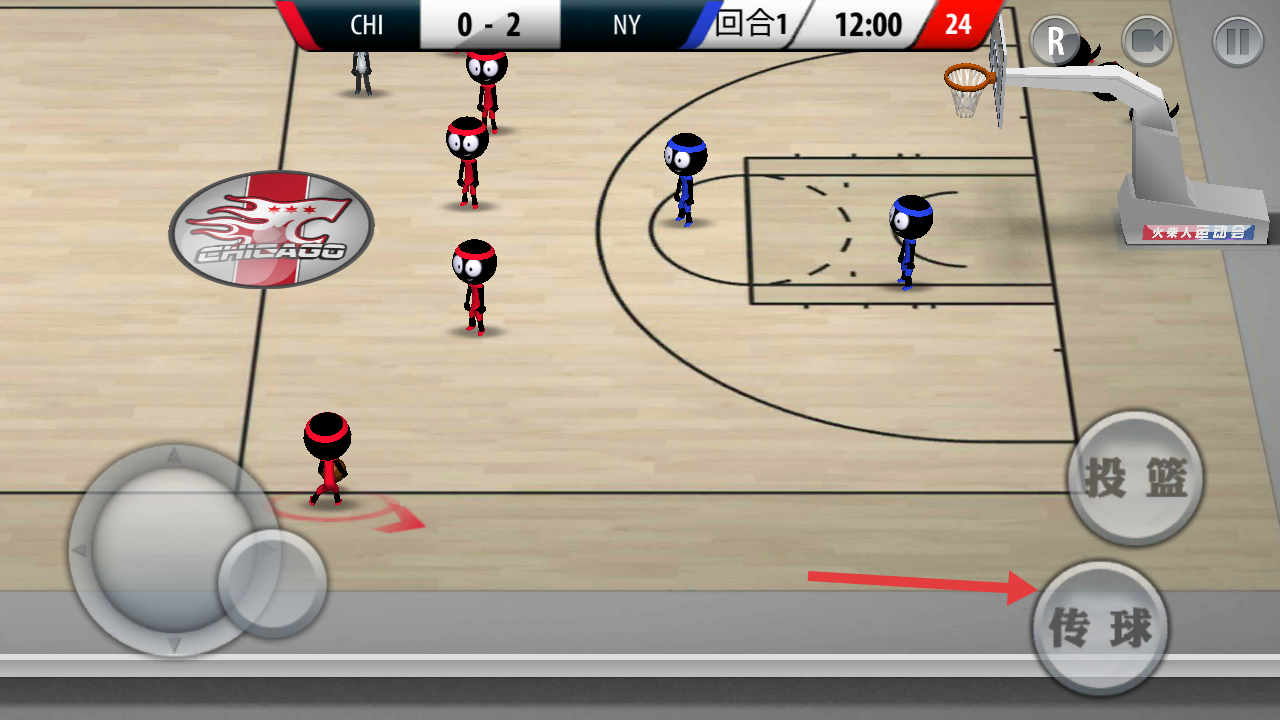Pause the game
The height and width of the screenshot is (720, 1280).
[x=1237, y=42]
